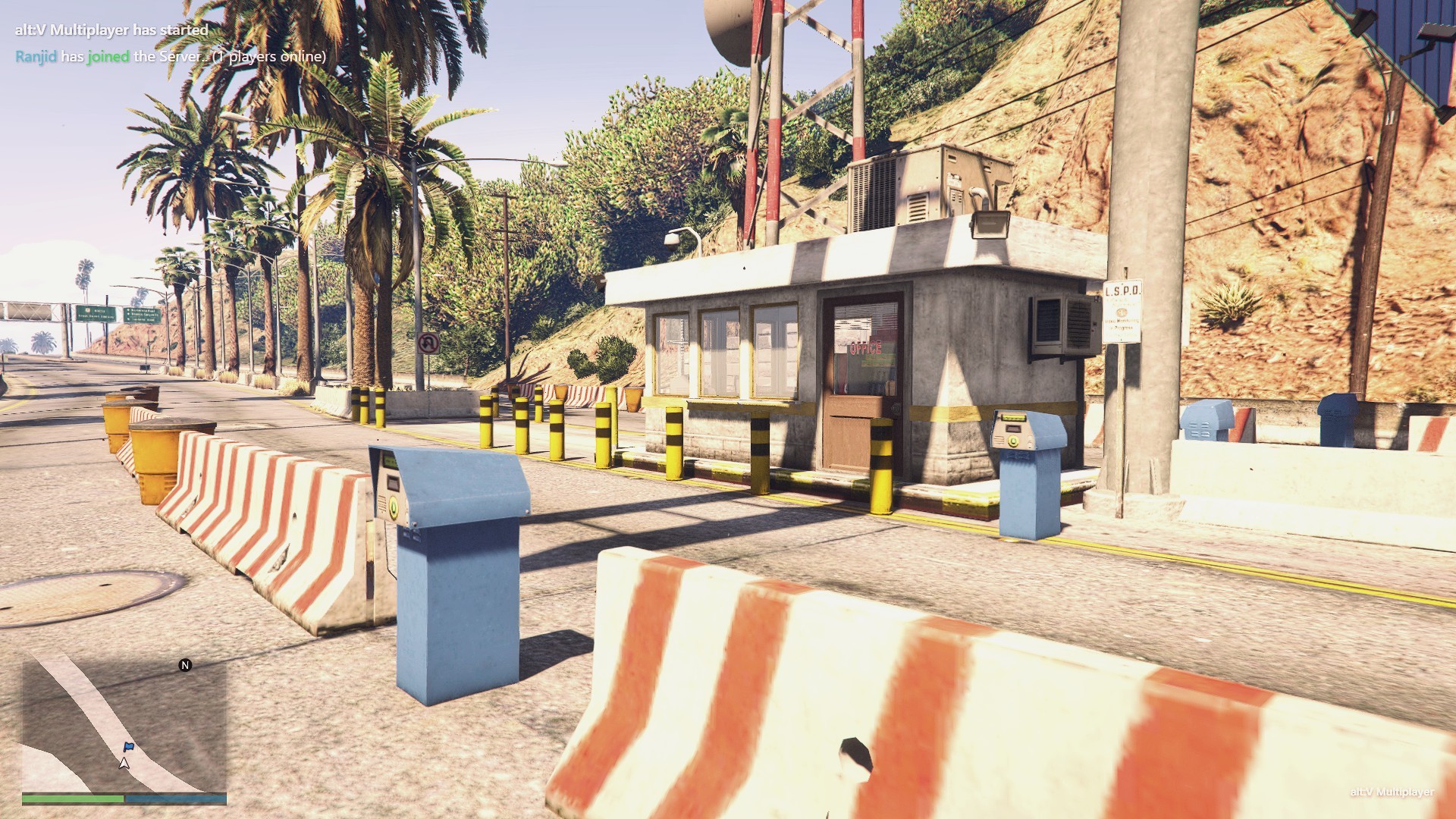Click the minimap in the corner

click(x=124, y=724)
